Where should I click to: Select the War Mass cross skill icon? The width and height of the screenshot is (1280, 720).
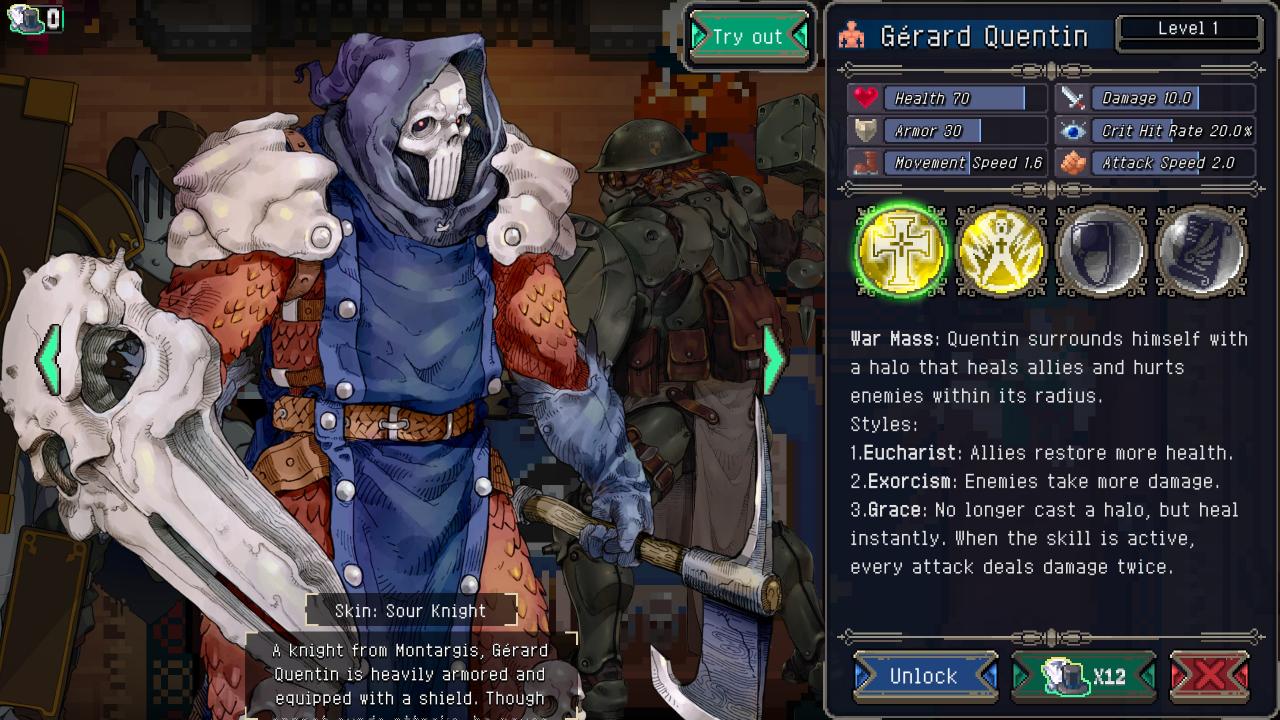[x=901, y=251]
